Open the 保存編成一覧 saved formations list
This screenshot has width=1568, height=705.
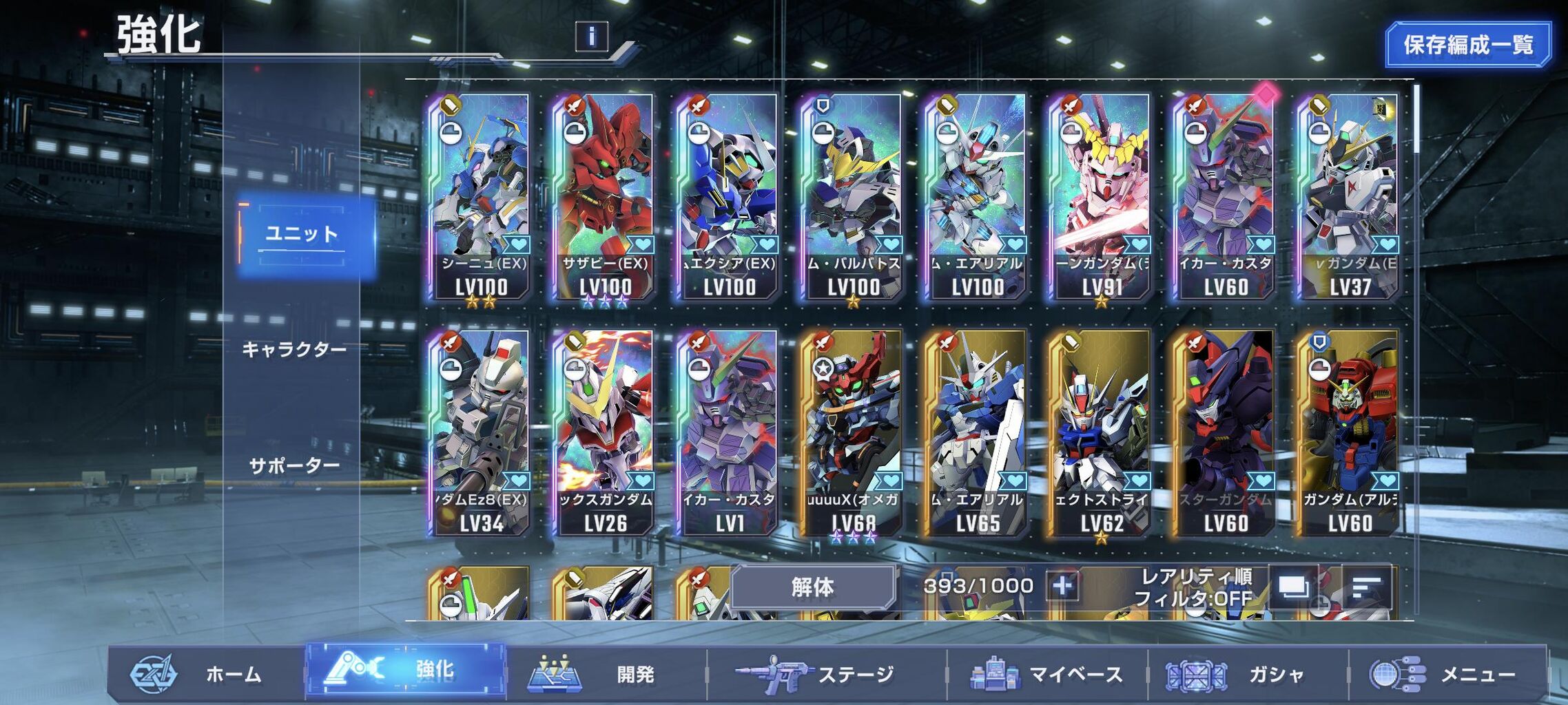pos(1468,45)
